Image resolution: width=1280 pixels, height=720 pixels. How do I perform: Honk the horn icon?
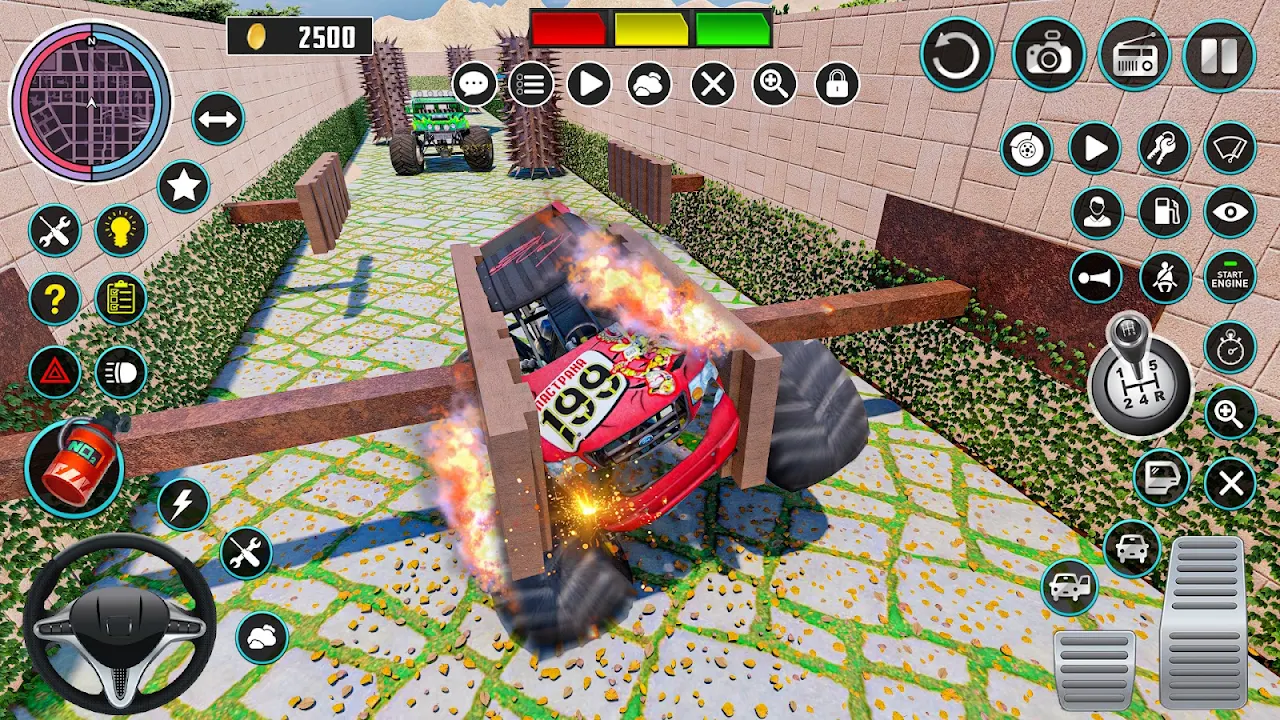(1096, 277)
